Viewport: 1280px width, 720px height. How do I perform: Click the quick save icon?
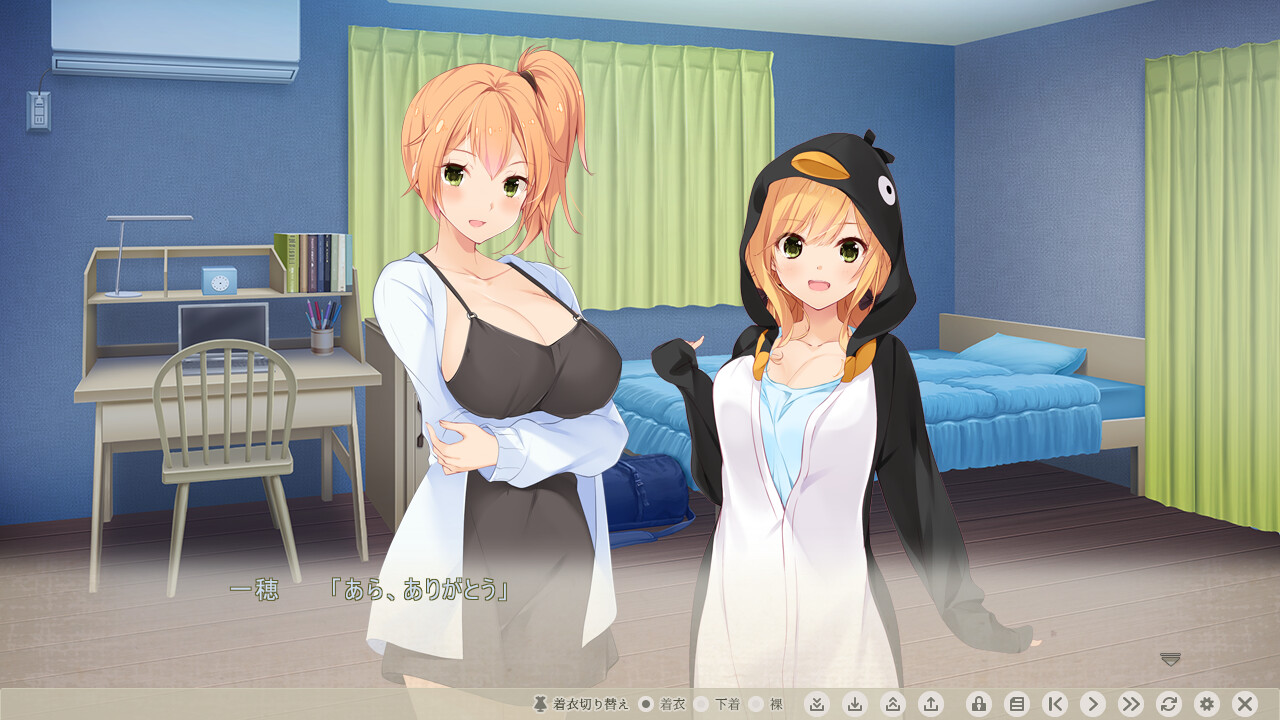pos(817,704)
